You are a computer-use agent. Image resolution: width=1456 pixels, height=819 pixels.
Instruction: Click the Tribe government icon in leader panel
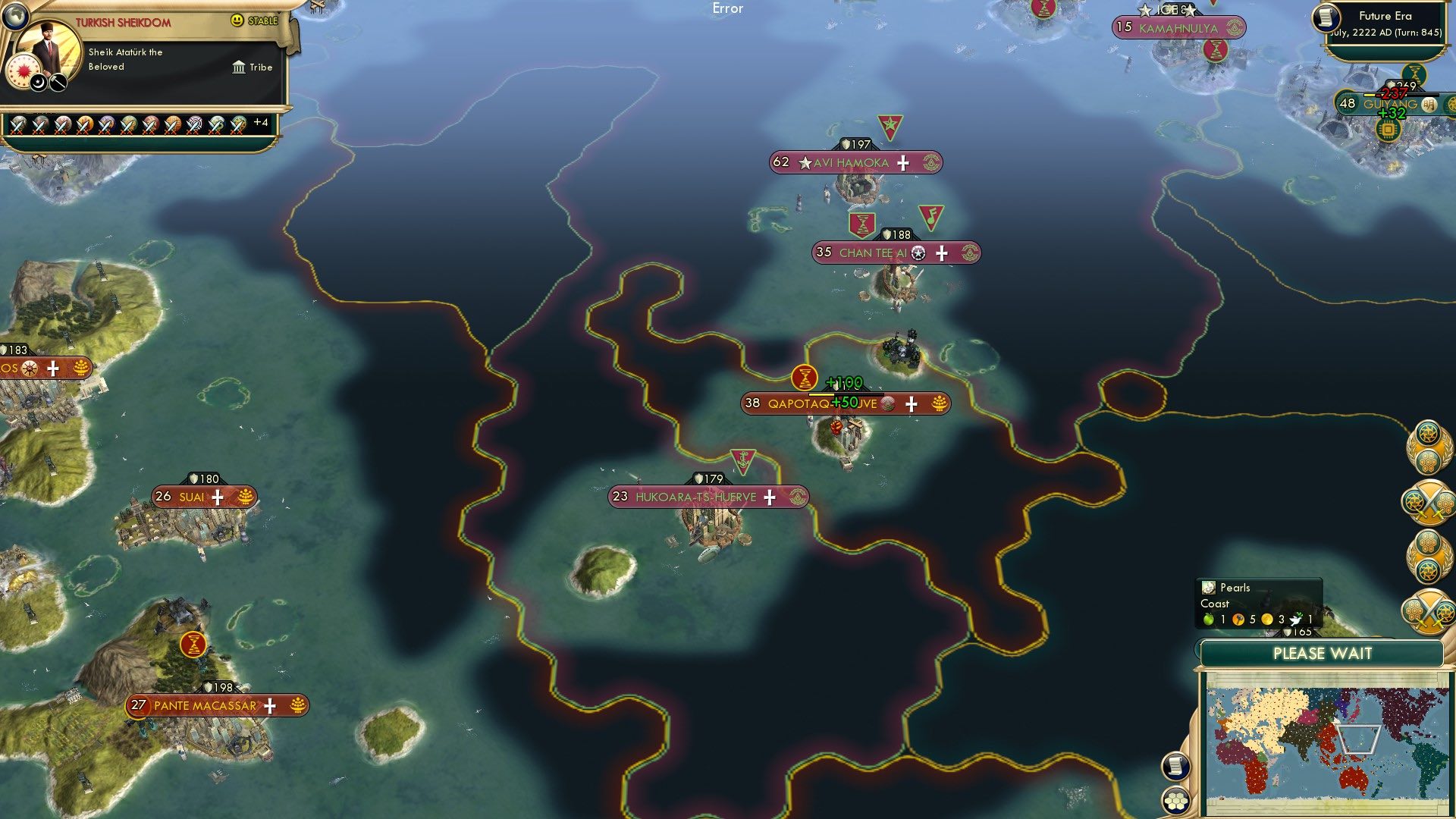coord(238,67)
